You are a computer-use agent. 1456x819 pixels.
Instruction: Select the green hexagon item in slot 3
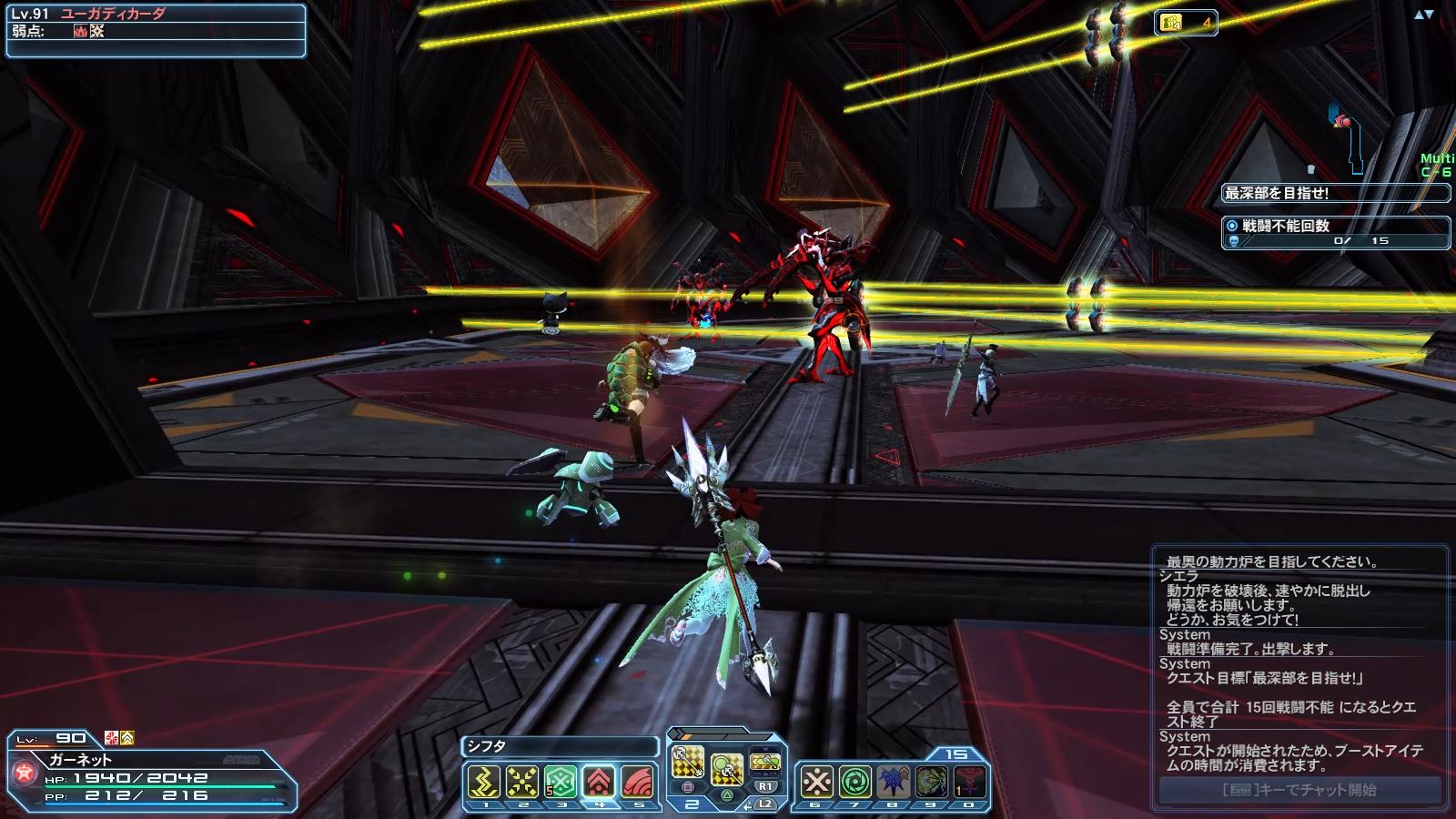(x=560, y=782)
